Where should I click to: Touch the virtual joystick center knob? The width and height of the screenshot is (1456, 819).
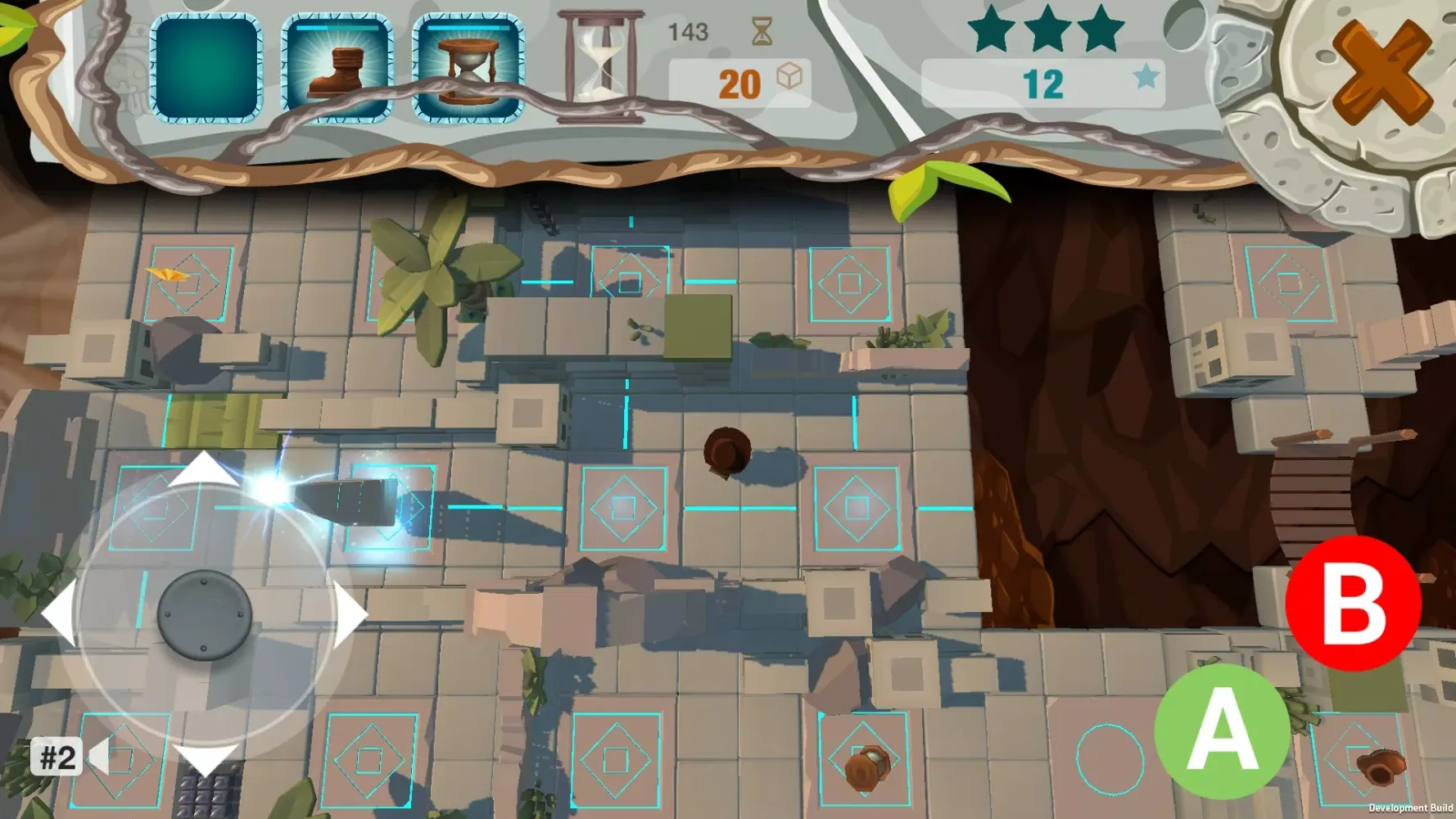(204, 615)
